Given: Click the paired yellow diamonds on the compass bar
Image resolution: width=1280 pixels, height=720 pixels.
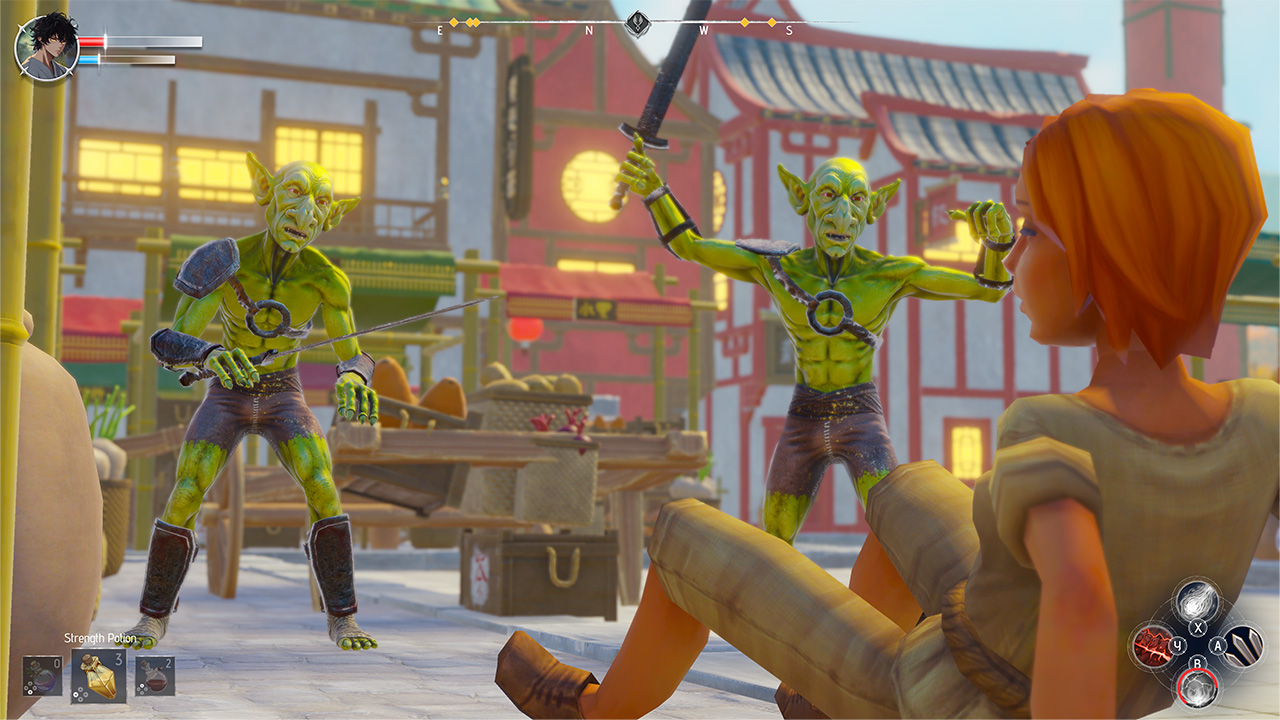Looking at the screenshot, I should (471, 22).
